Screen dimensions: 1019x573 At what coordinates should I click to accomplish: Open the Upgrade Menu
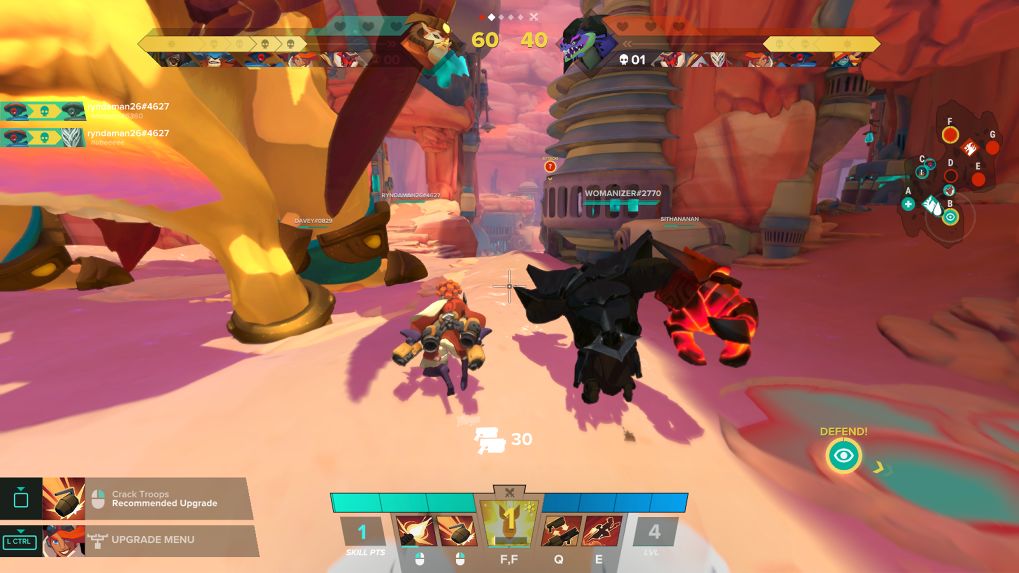[x=150, y=540]
